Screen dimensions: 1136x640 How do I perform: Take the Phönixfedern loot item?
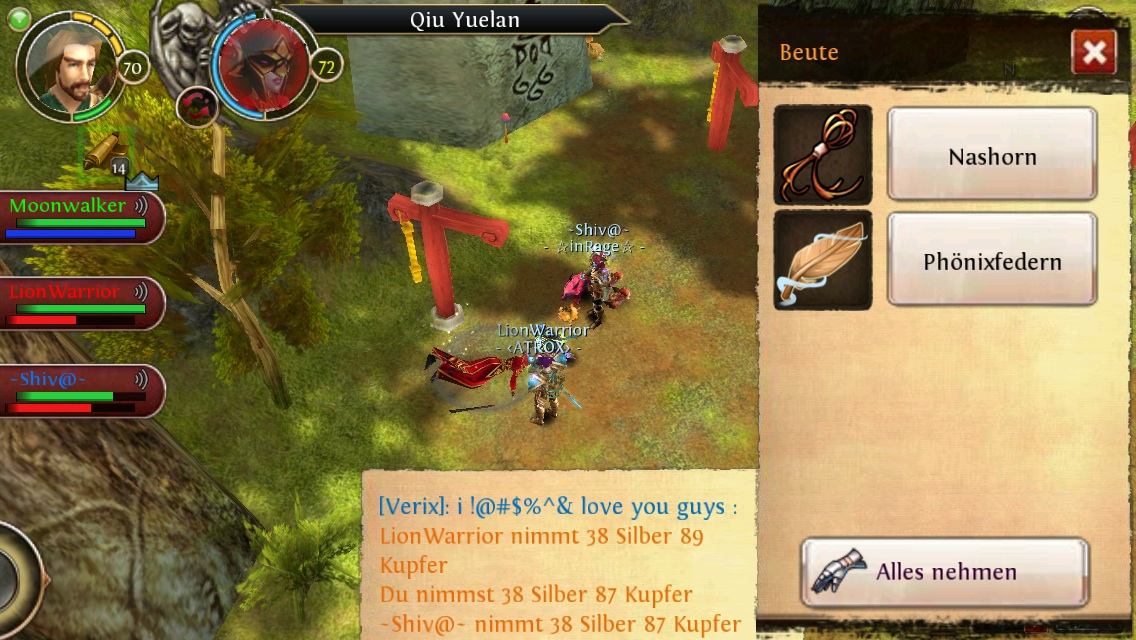pos(991,261)
